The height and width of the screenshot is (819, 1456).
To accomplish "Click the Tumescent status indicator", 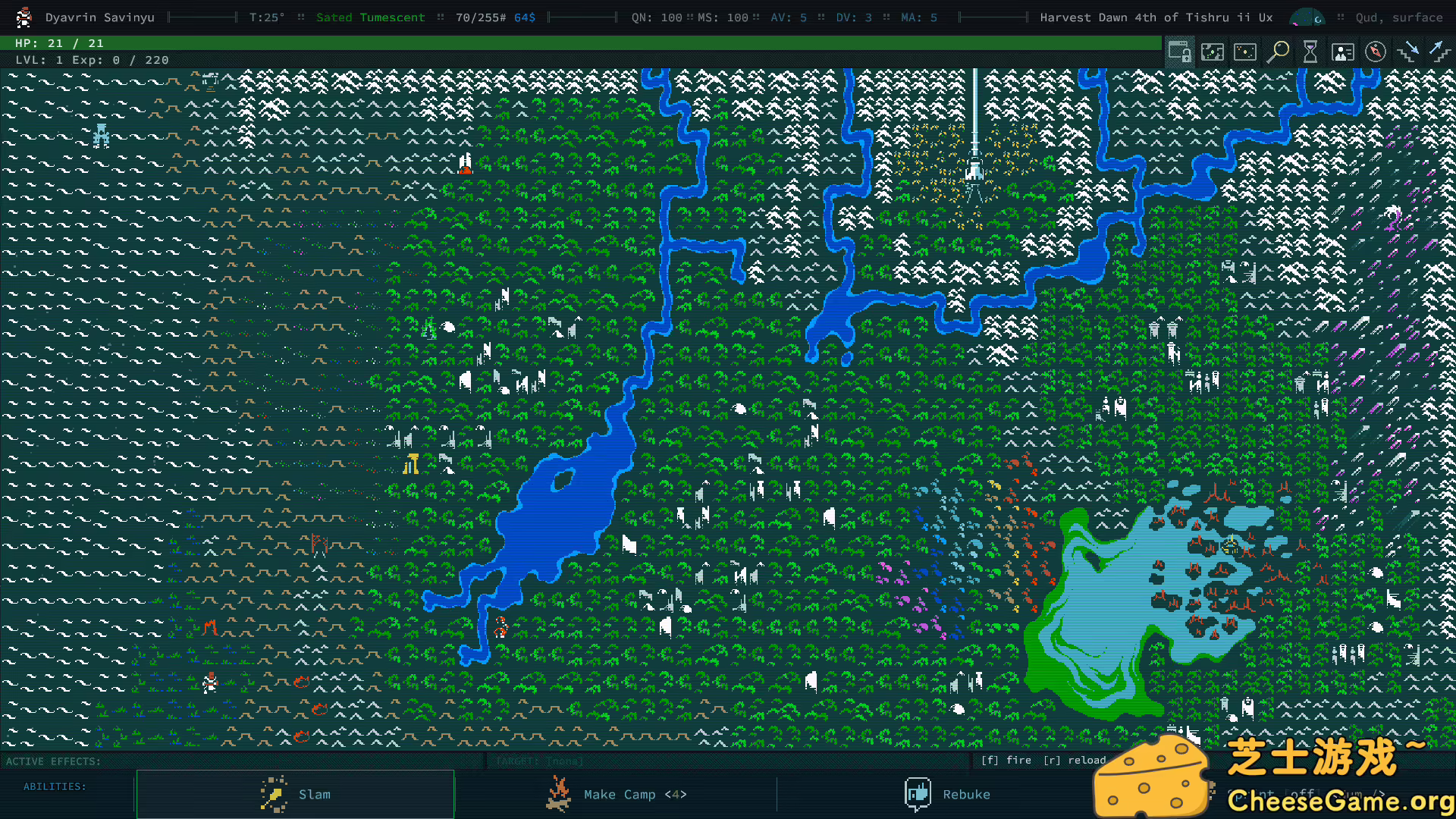I will point(393,17).
